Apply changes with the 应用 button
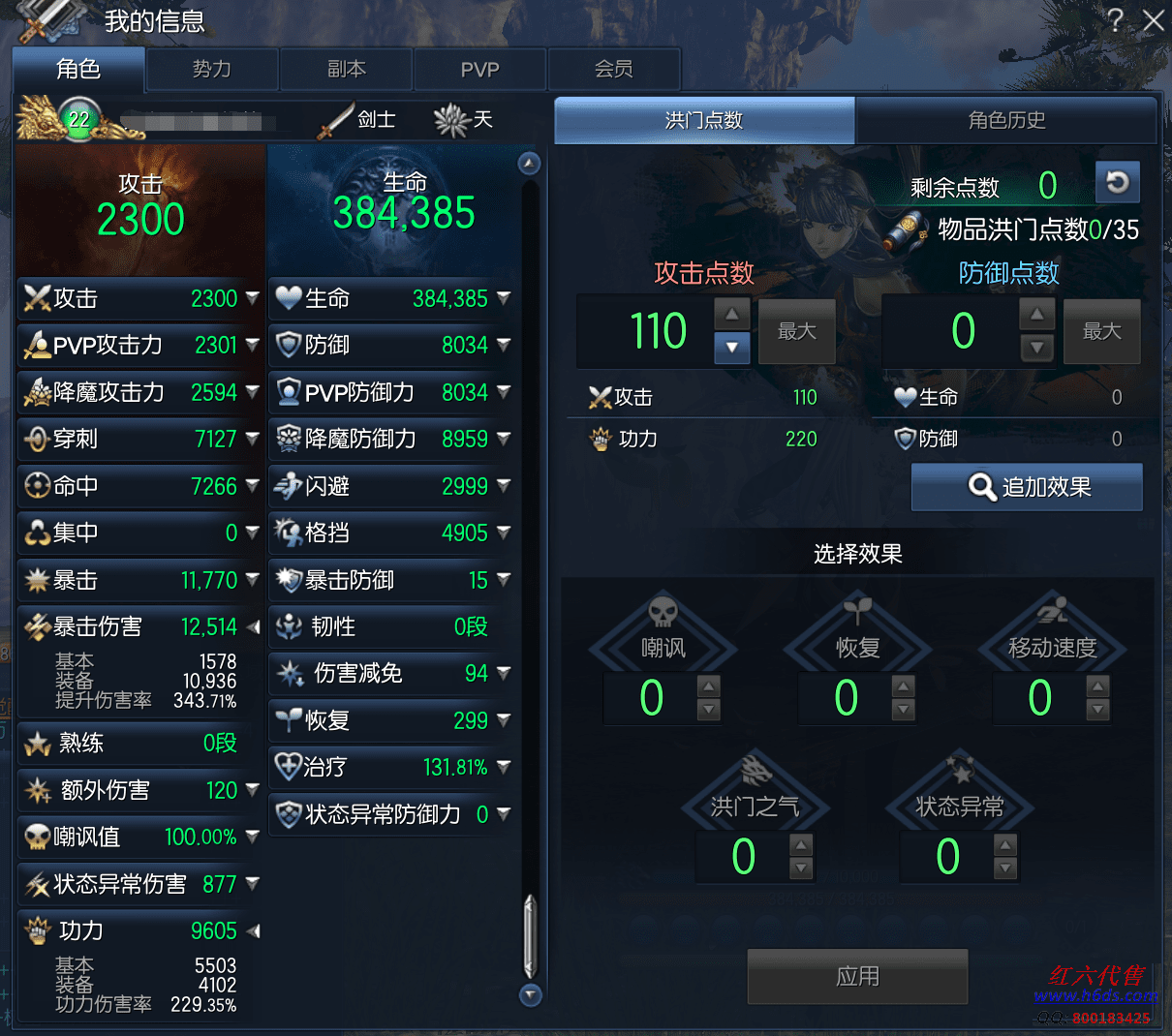 [857, 976]
